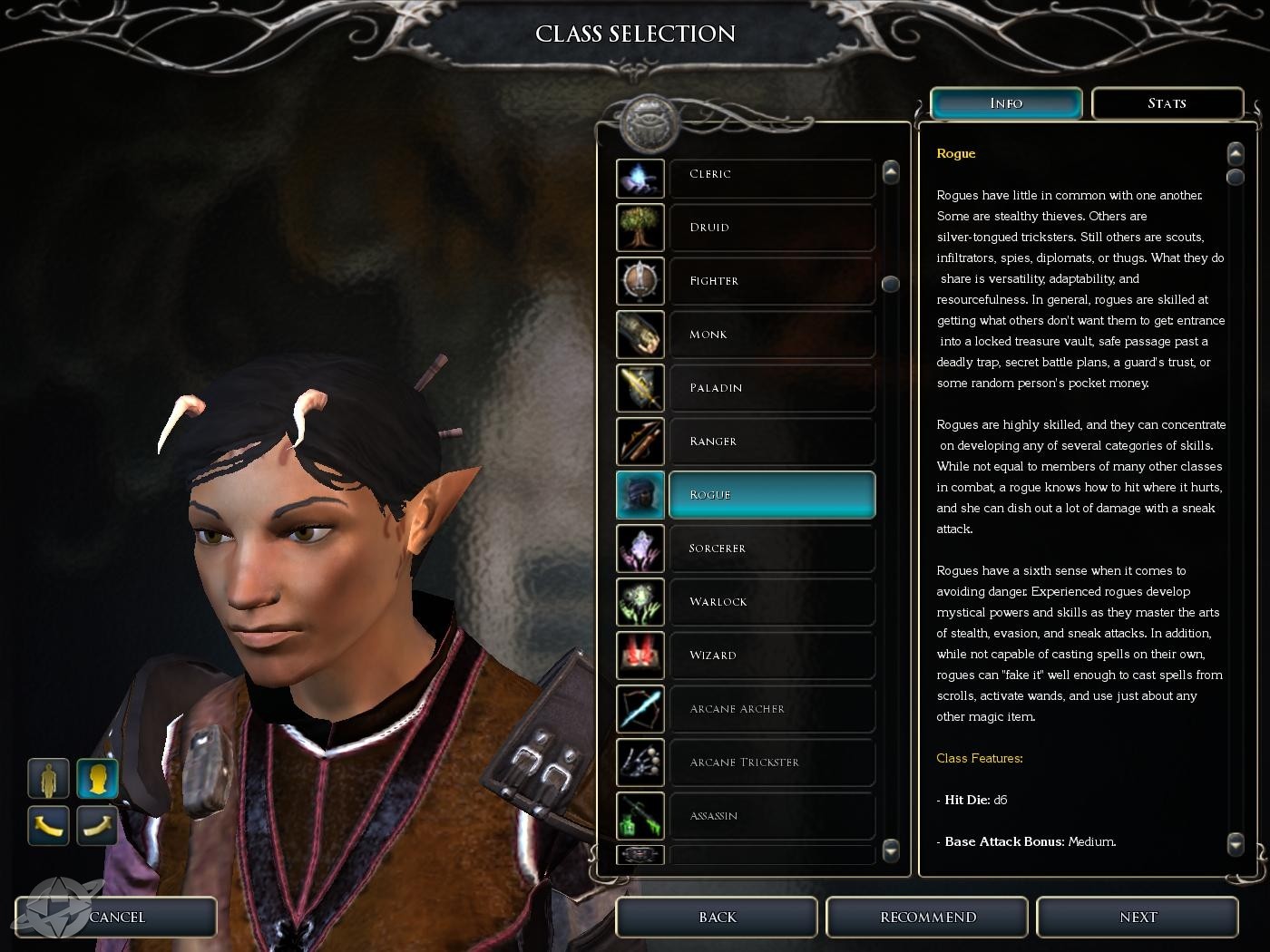1270x952 pixels.
Task: Cancel character creation
Action: tap(117, 918)
